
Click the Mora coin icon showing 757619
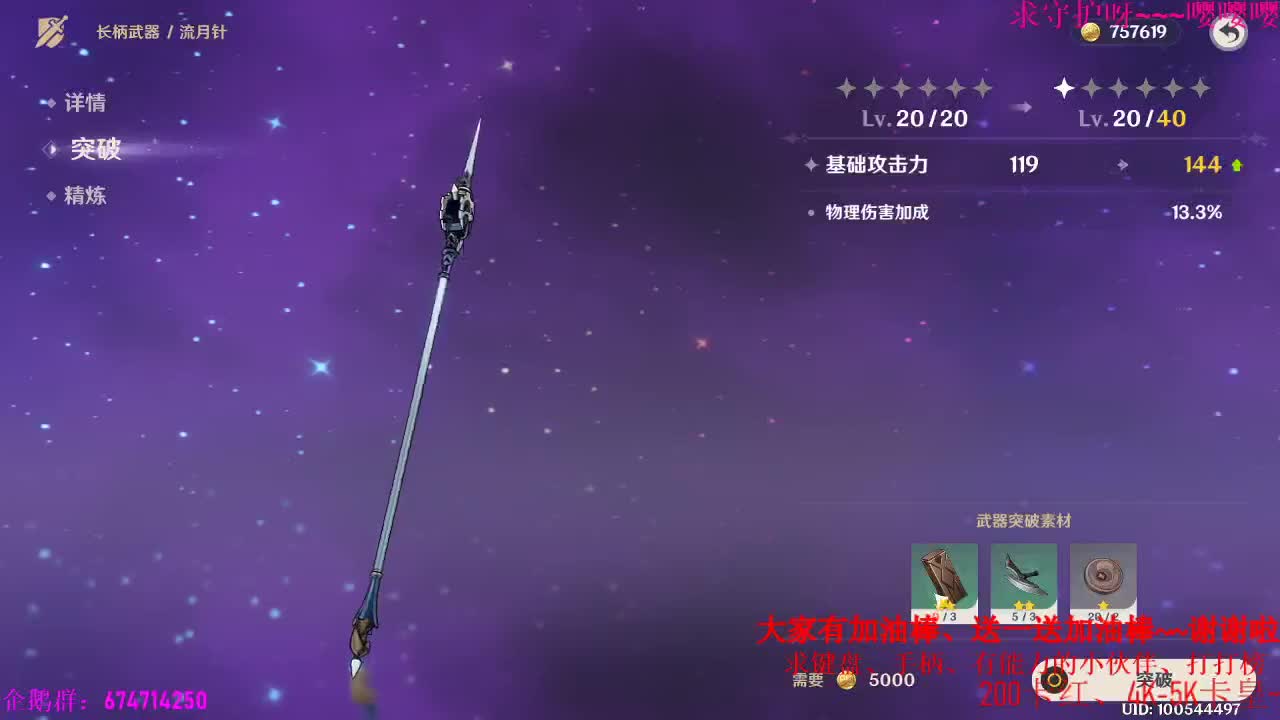(1089, 31)
